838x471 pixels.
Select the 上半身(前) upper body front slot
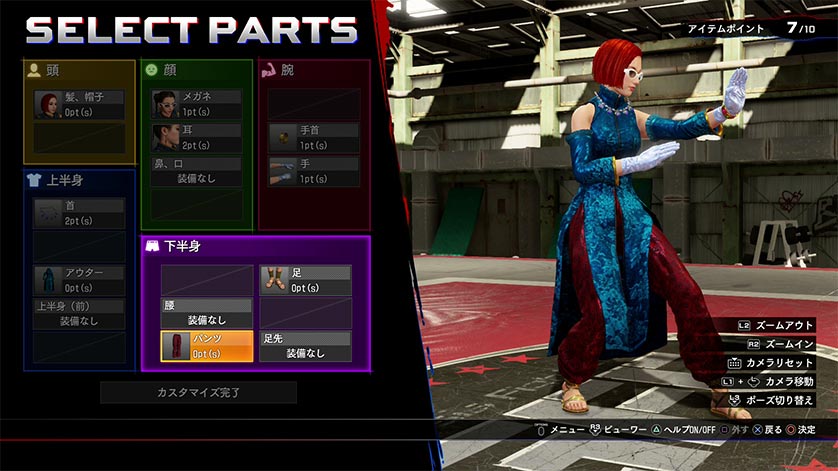tap(80, 314)
